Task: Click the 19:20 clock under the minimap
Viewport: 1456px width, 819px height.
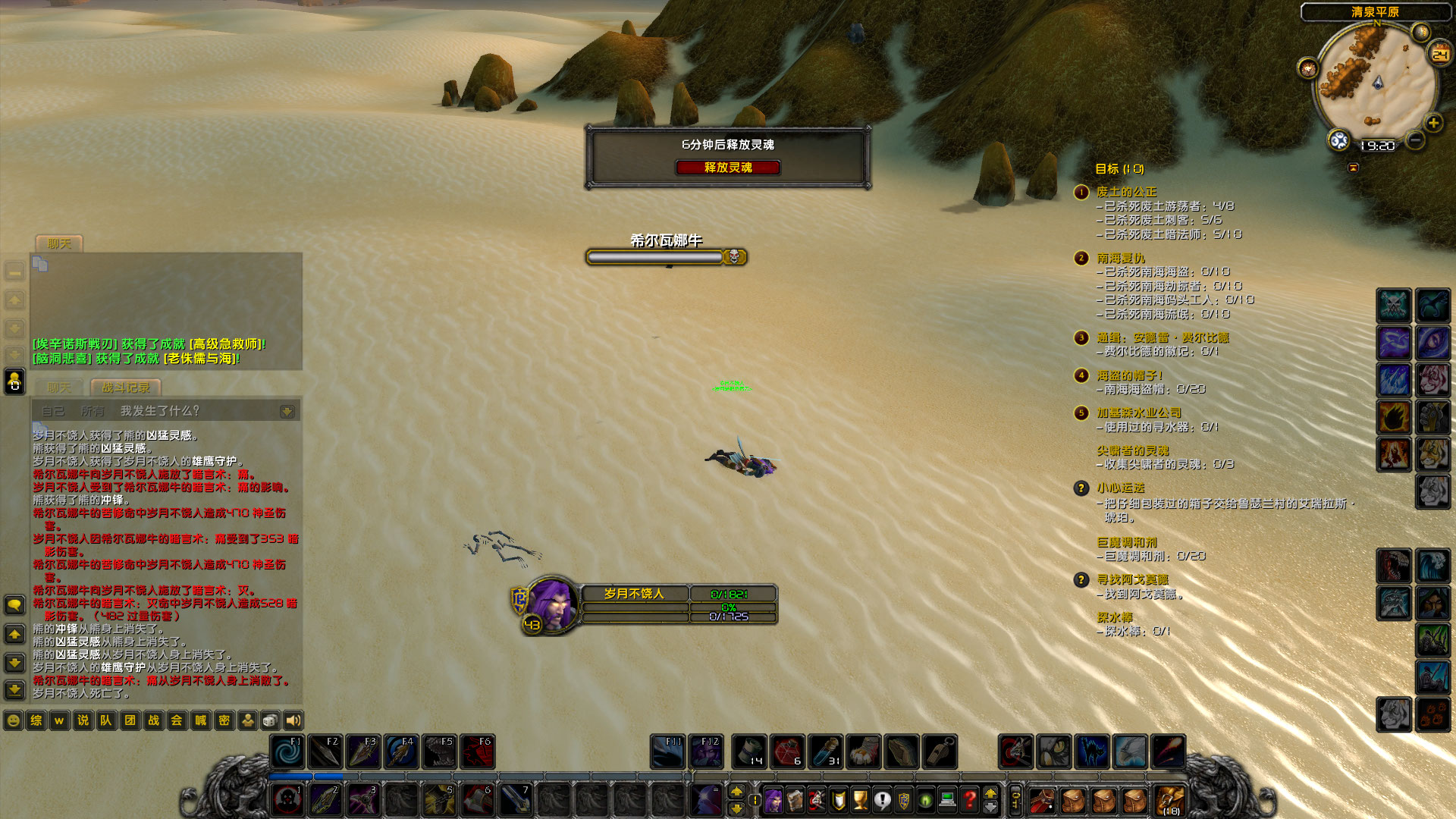Action: (x=1377, y=145)
